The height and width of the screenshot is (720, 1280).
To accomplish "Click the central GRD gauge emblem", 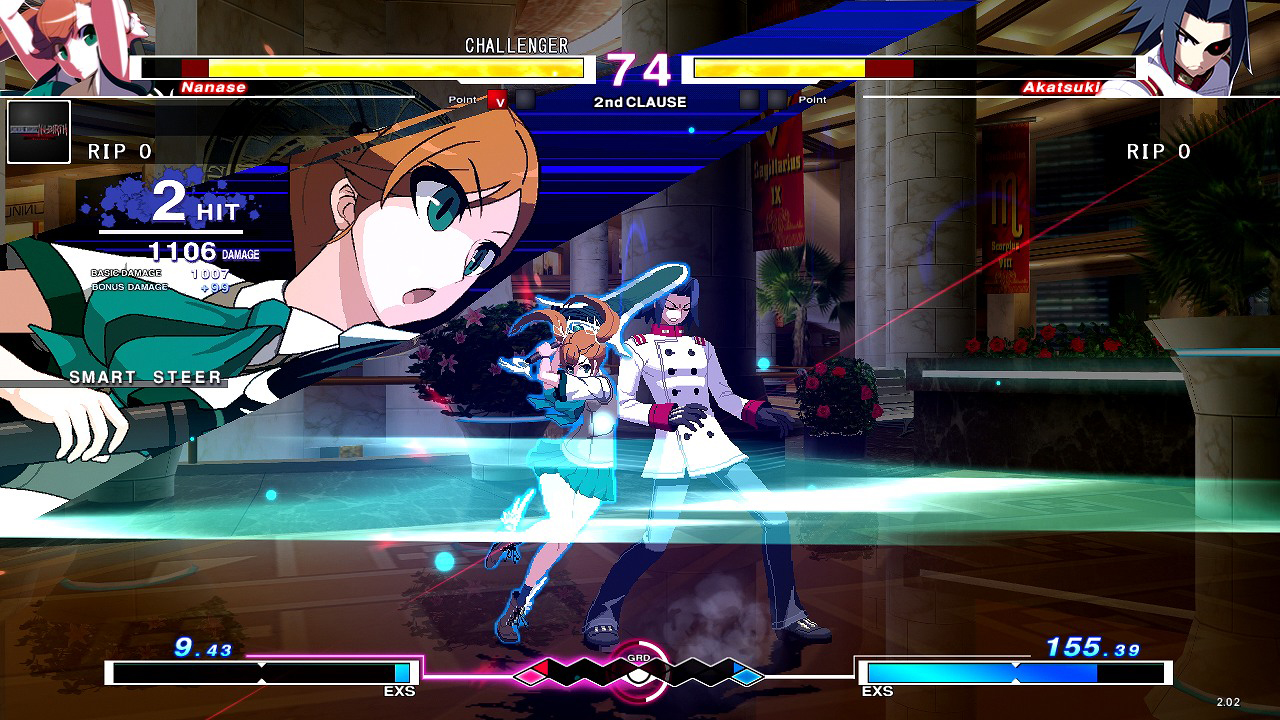I will click(639, 672).
